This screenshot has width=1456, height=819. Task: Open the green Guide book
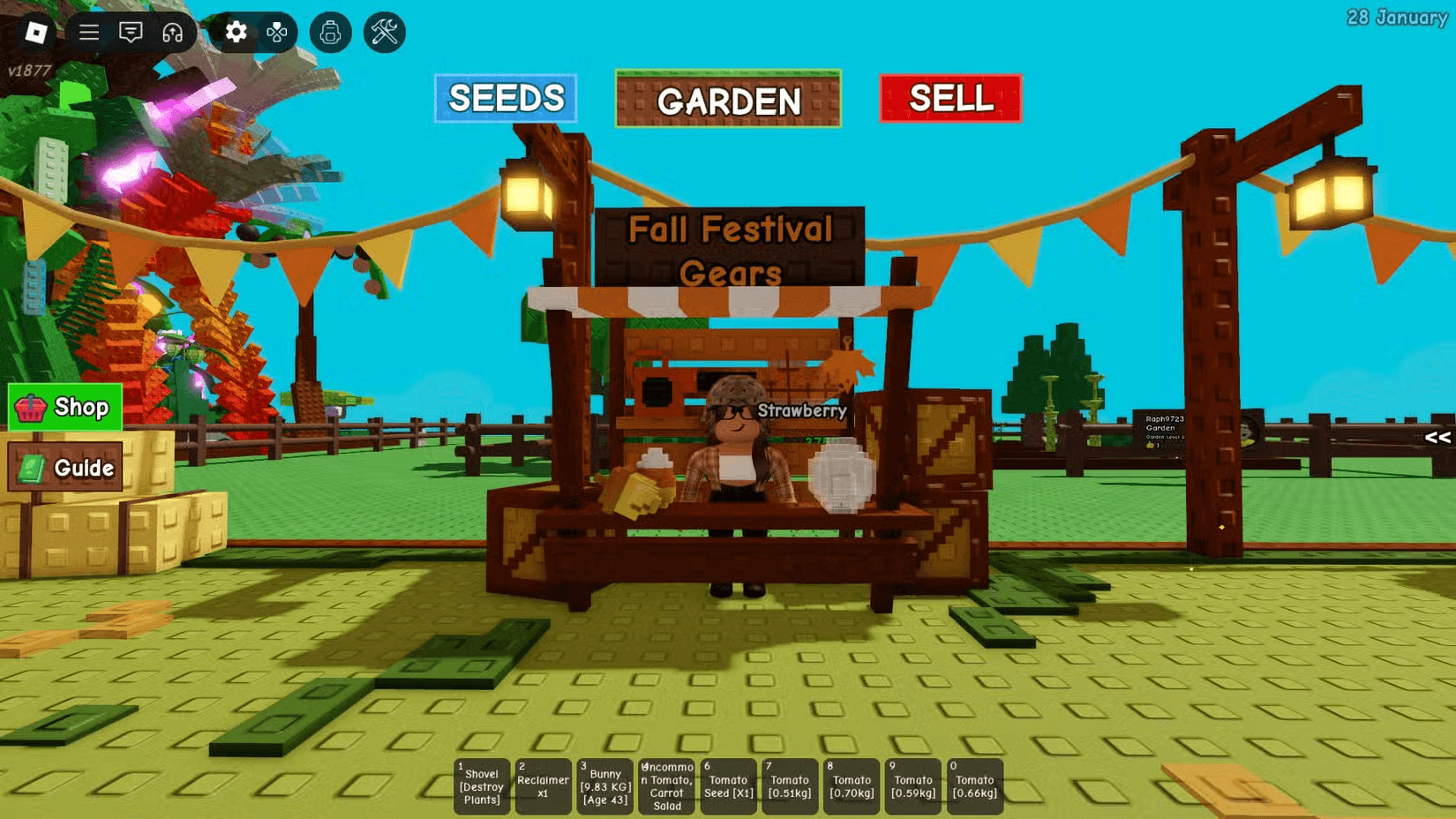coord(65,467)
